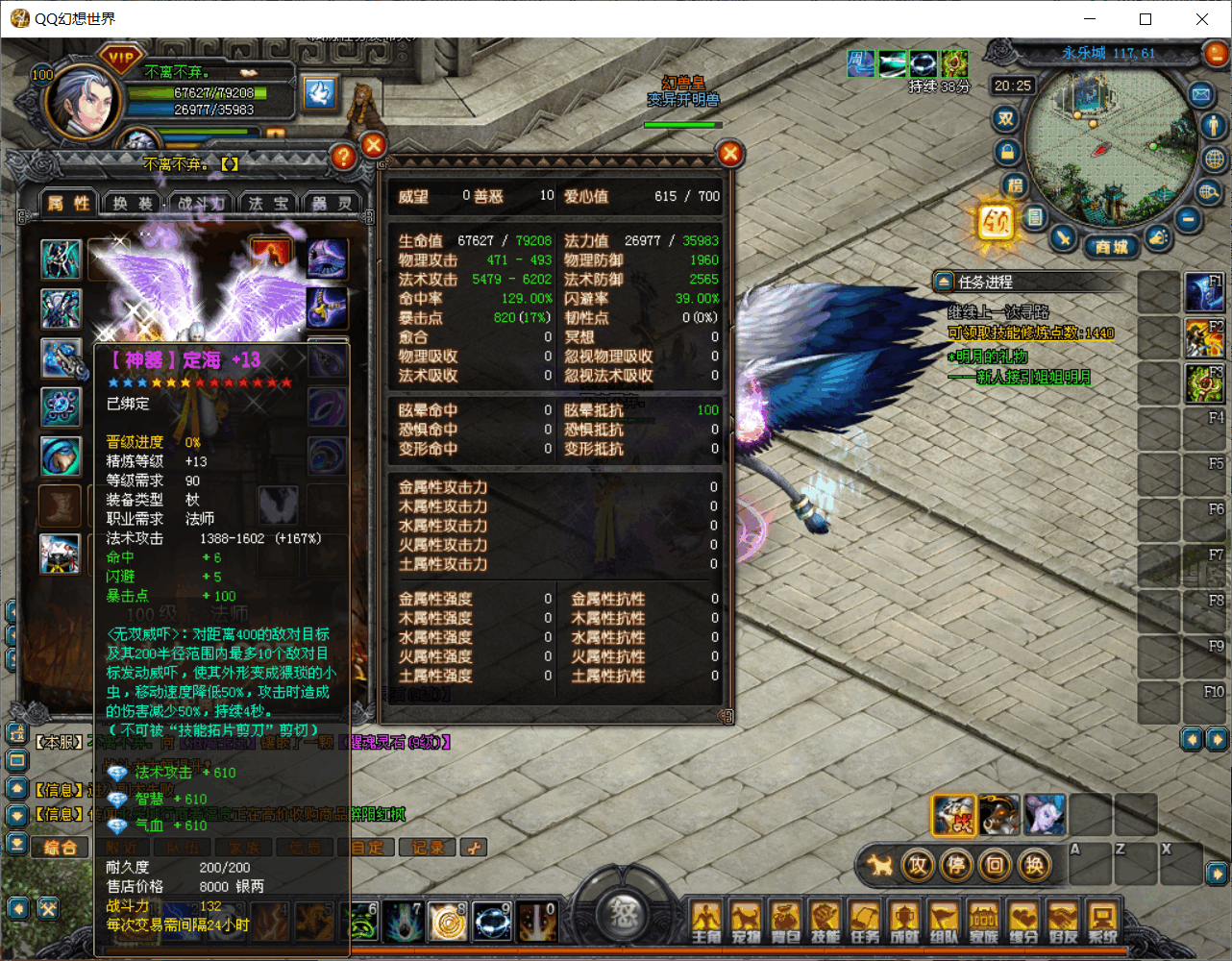Open the 法宝 tab

(x=268, y=203)
